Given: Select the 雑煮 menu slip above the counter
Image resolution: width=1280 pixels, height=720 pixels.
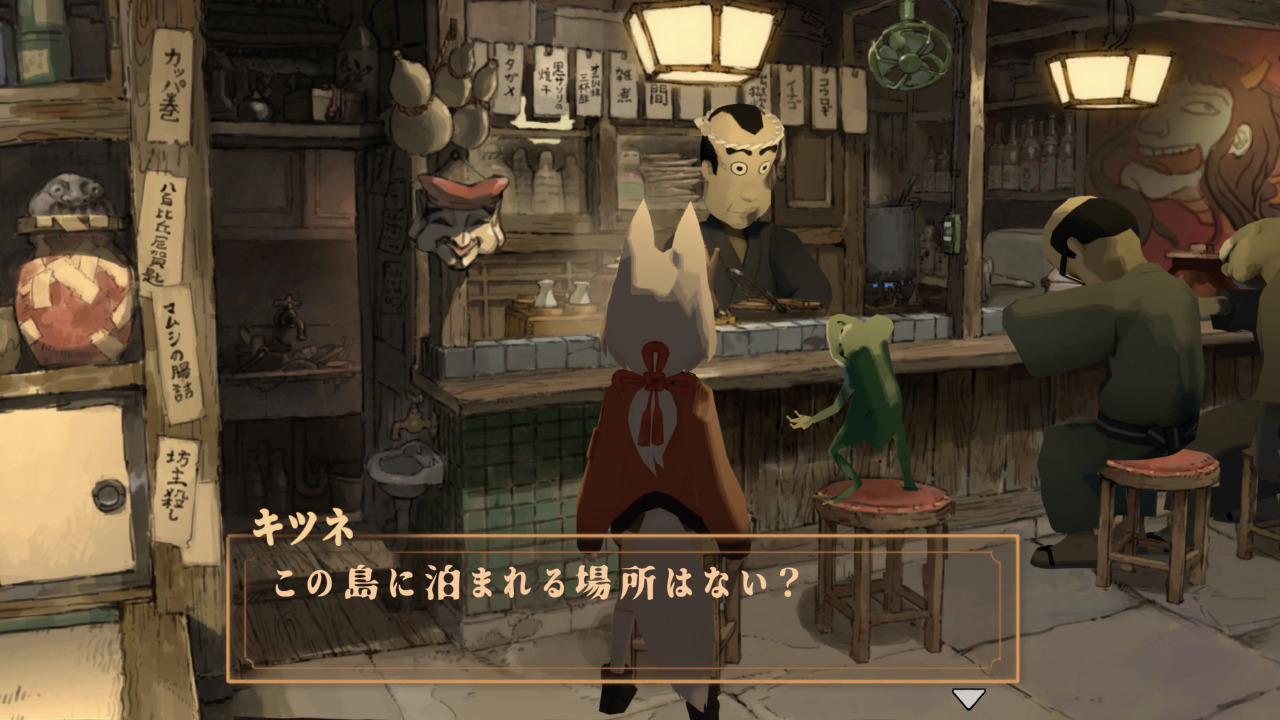Looking at the screenshot, I should pos(625,85).
